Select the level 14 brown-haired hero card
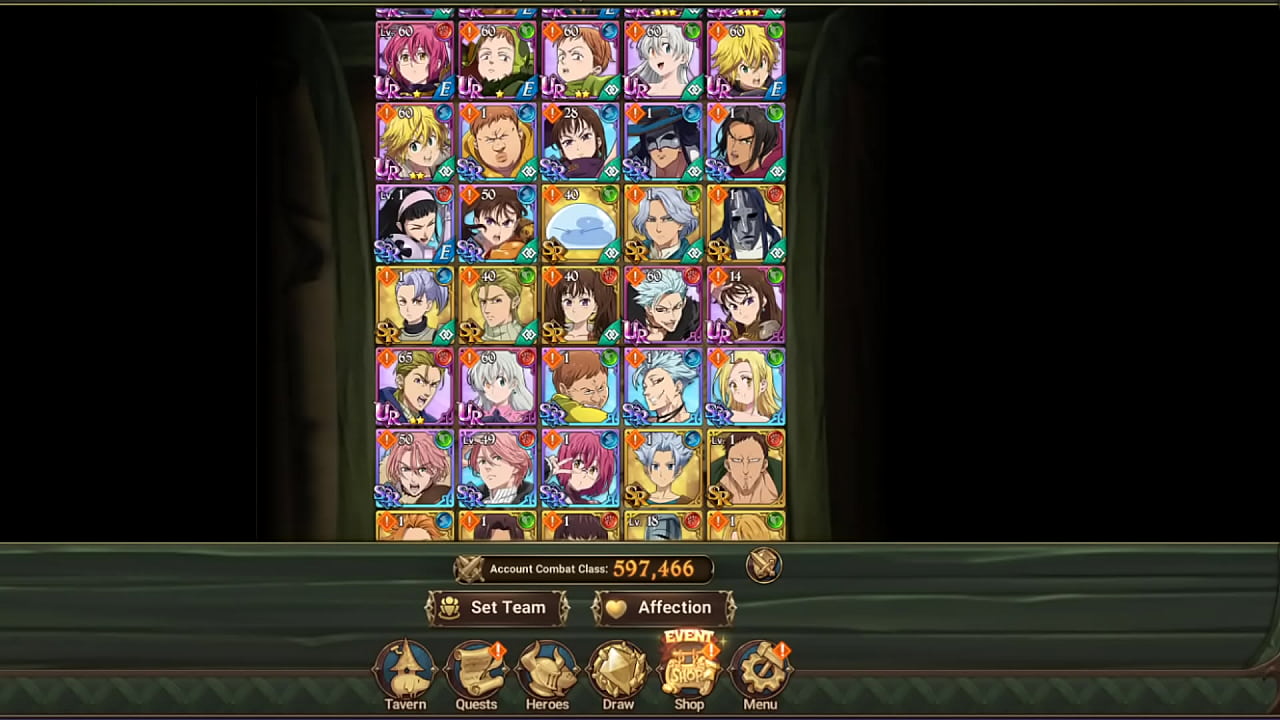 746,305
